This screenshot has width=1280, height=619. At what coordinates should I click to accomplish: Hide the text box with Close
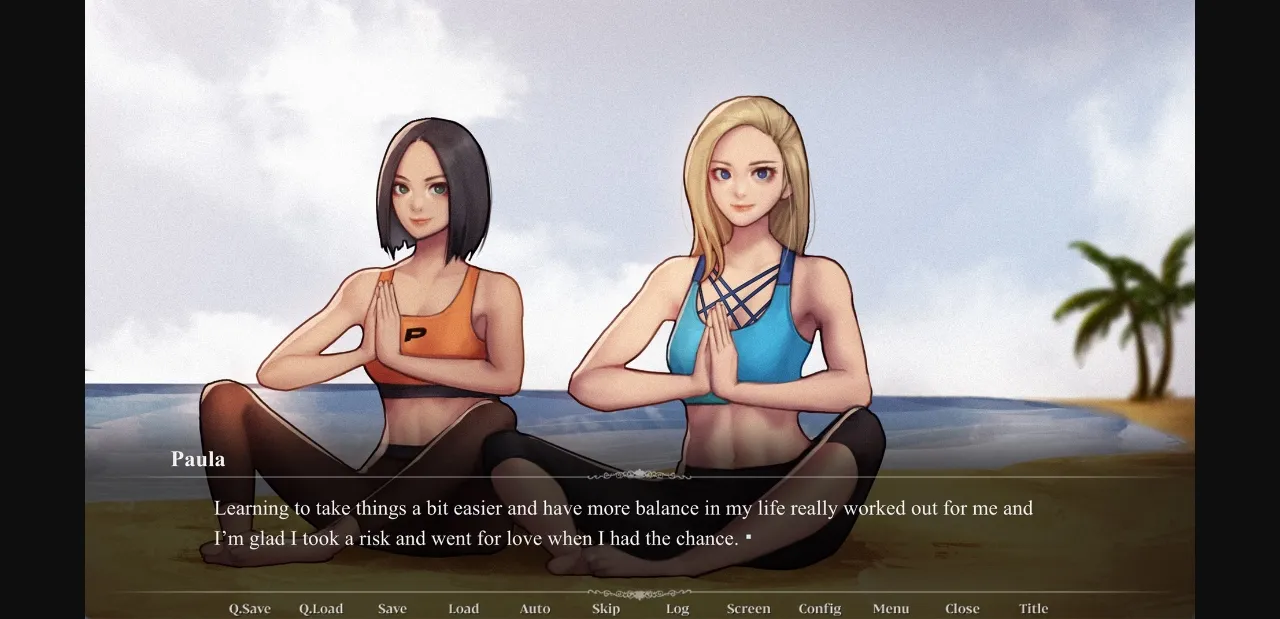click(x=962, y=608)
